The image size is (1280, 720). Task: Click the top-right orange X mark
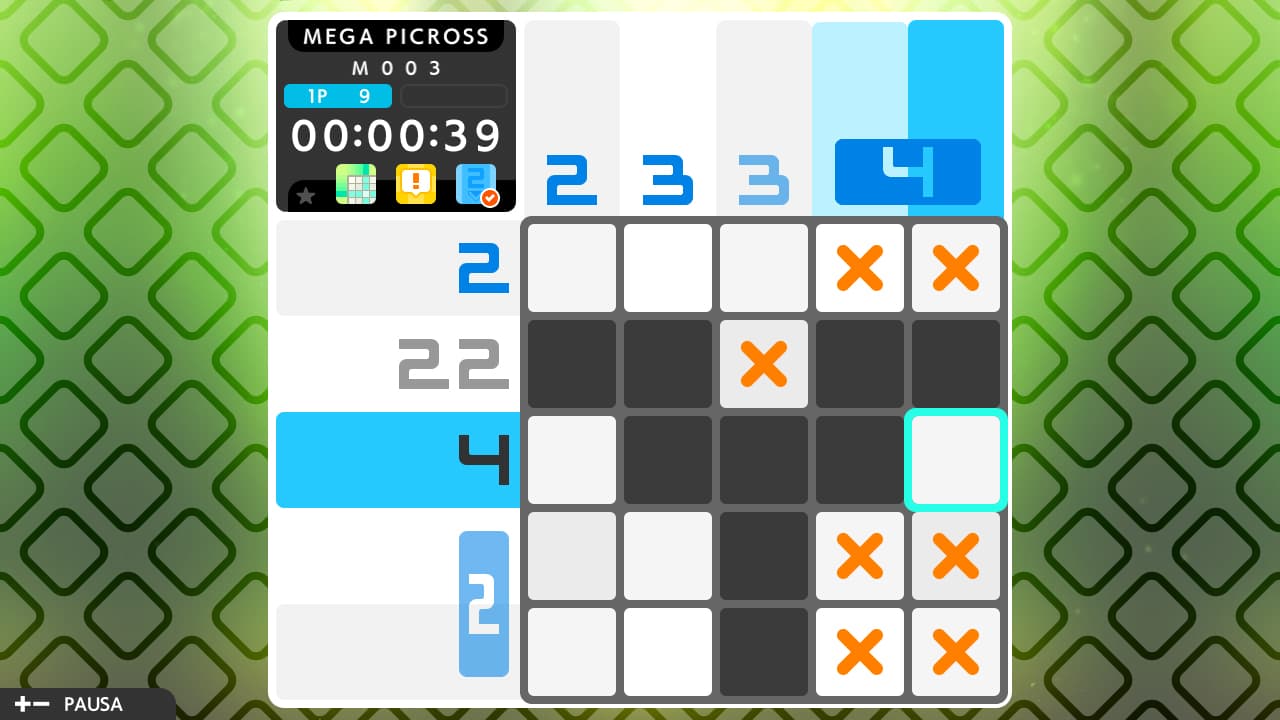(956, 267)
